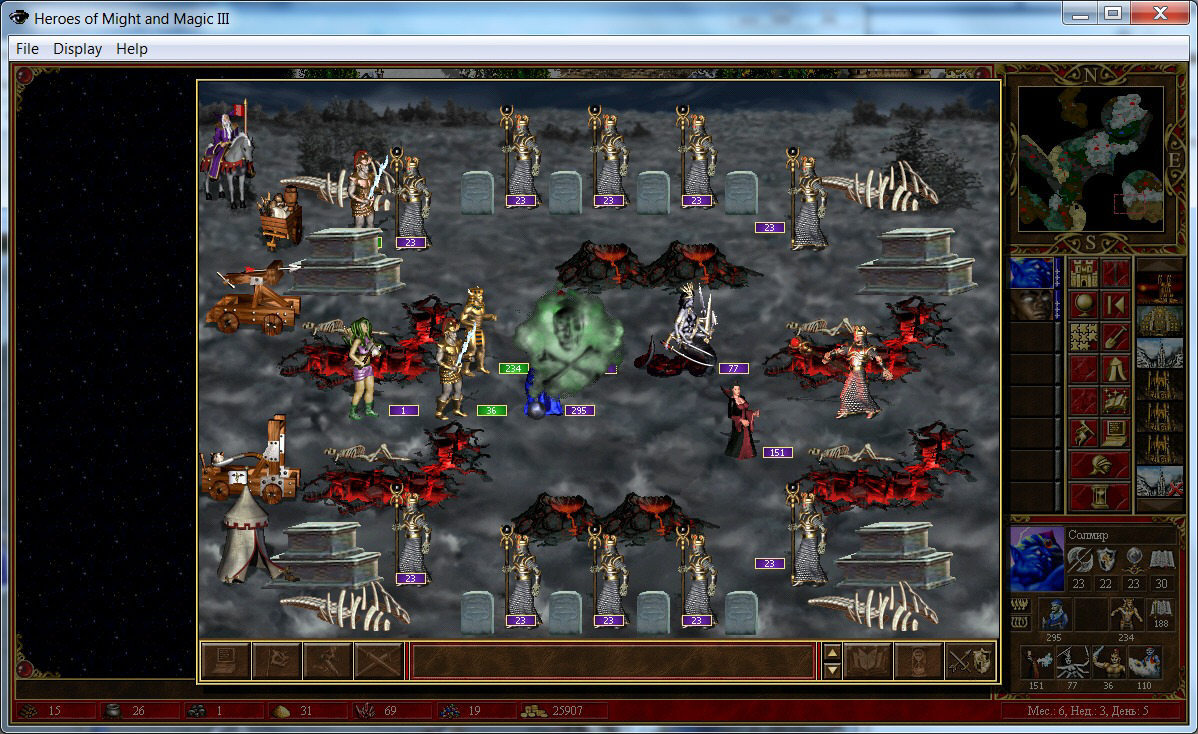Retreat using the running figure button
Image resolution: width=1198 pixels, height=734 pixels.
tap(328, 661)
